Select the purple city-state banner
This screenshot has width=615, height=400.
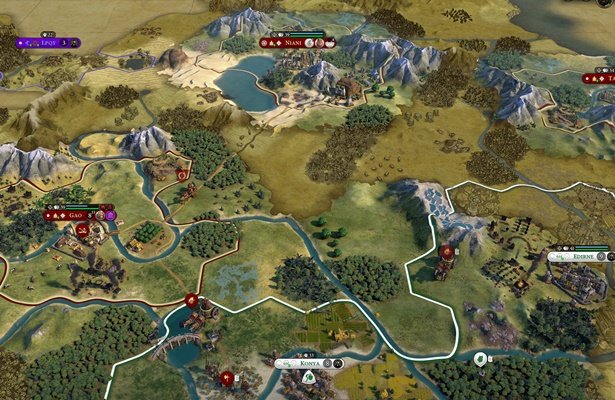click(44, 43)
